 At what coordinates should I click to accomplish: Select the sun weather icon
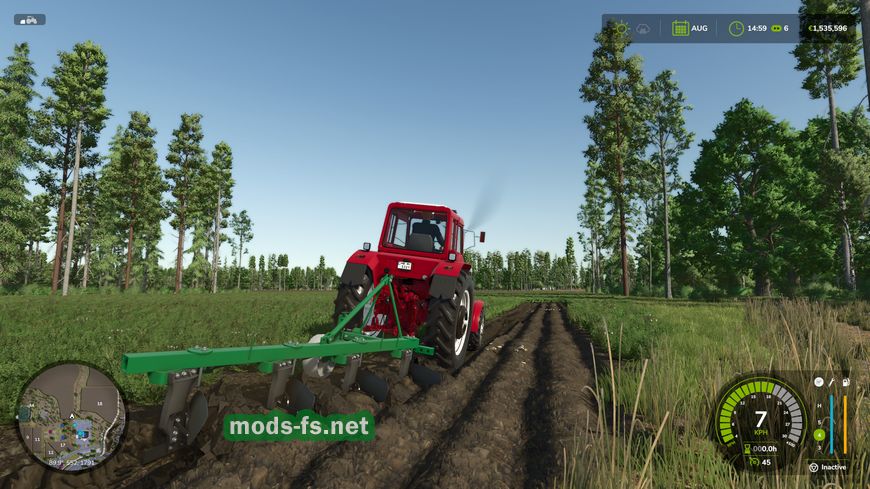click(x=621, y=28)
